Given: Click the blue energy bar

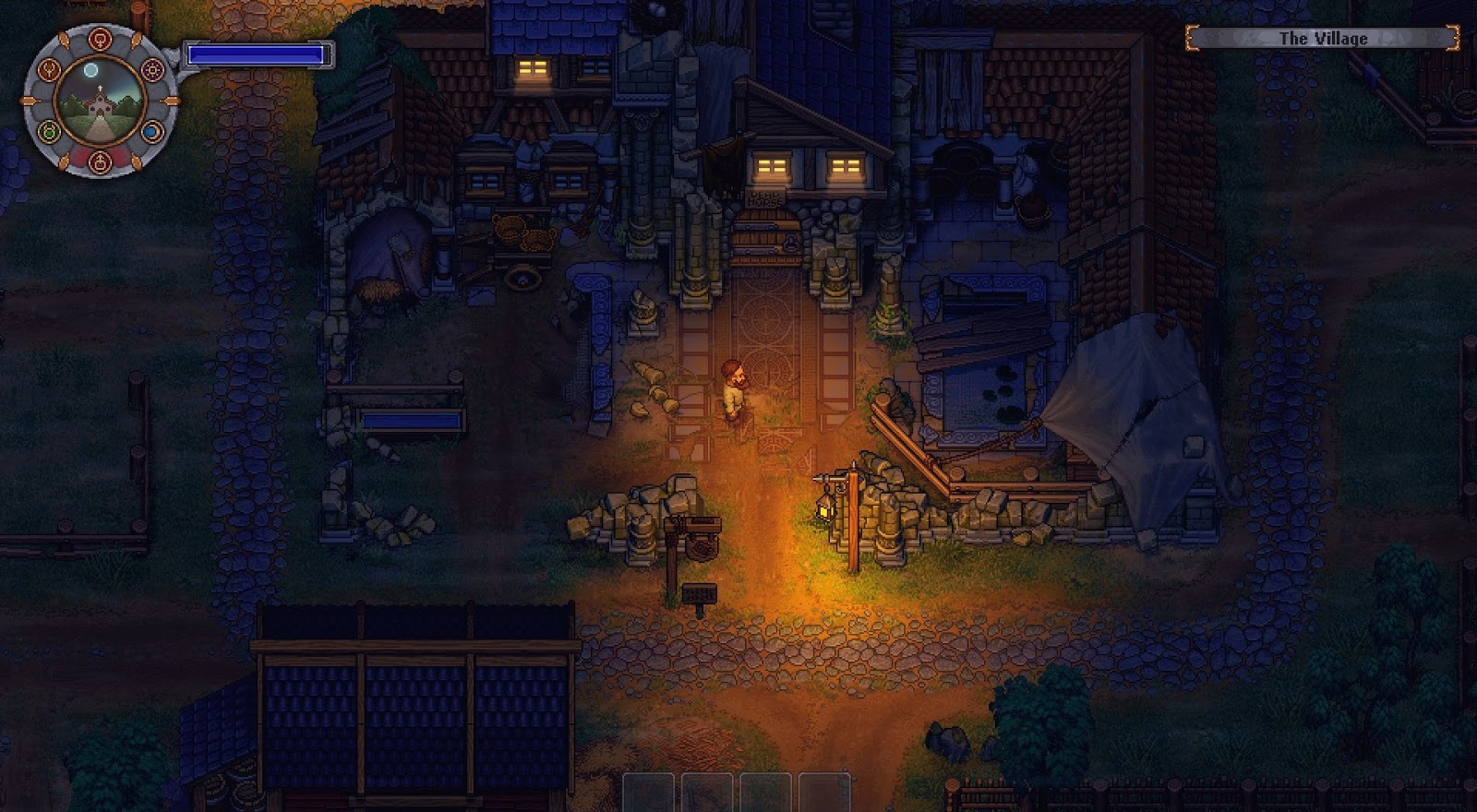Looking at the screenshot, I should [257, 54].
